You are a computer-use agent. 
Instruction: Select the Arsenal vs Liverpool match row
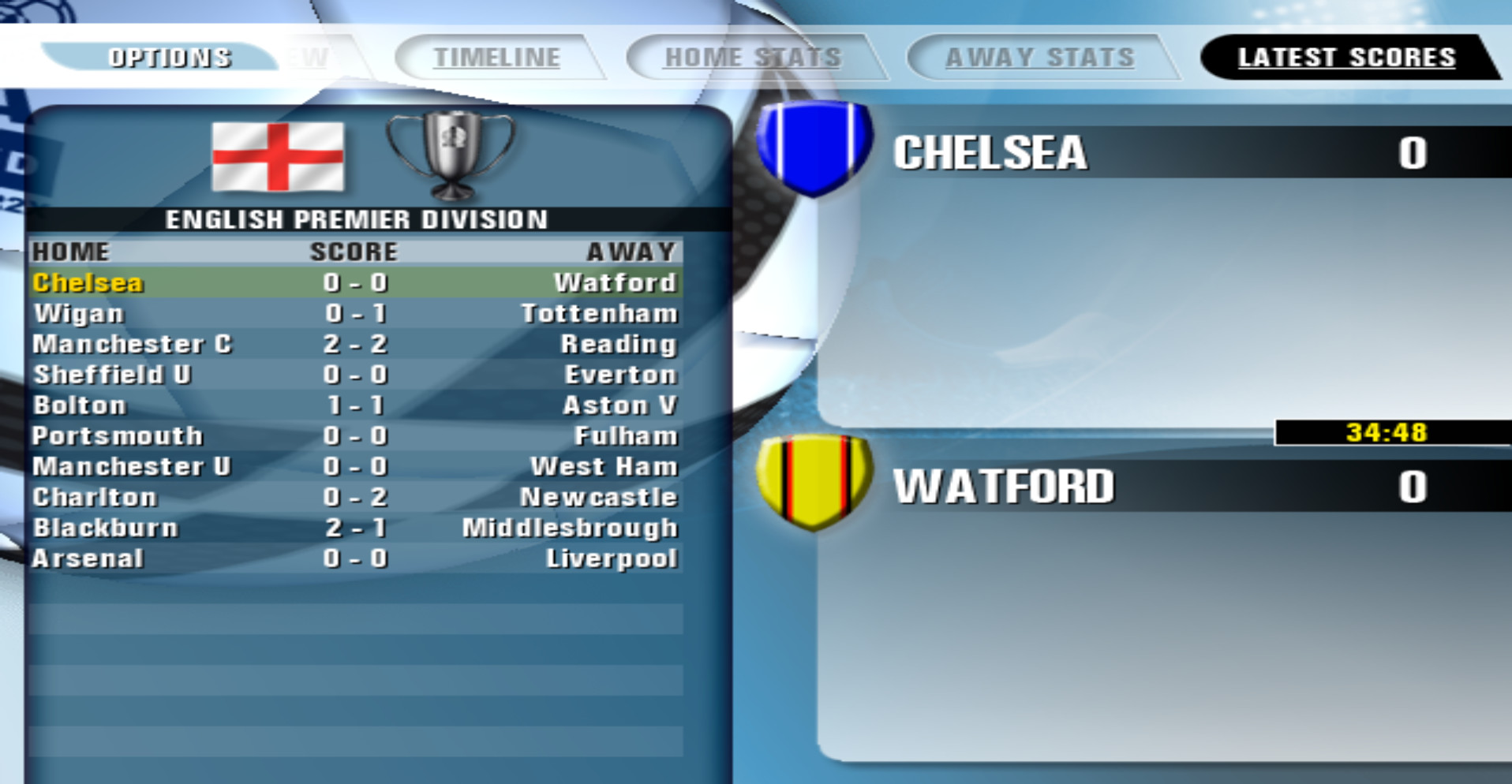355,558
